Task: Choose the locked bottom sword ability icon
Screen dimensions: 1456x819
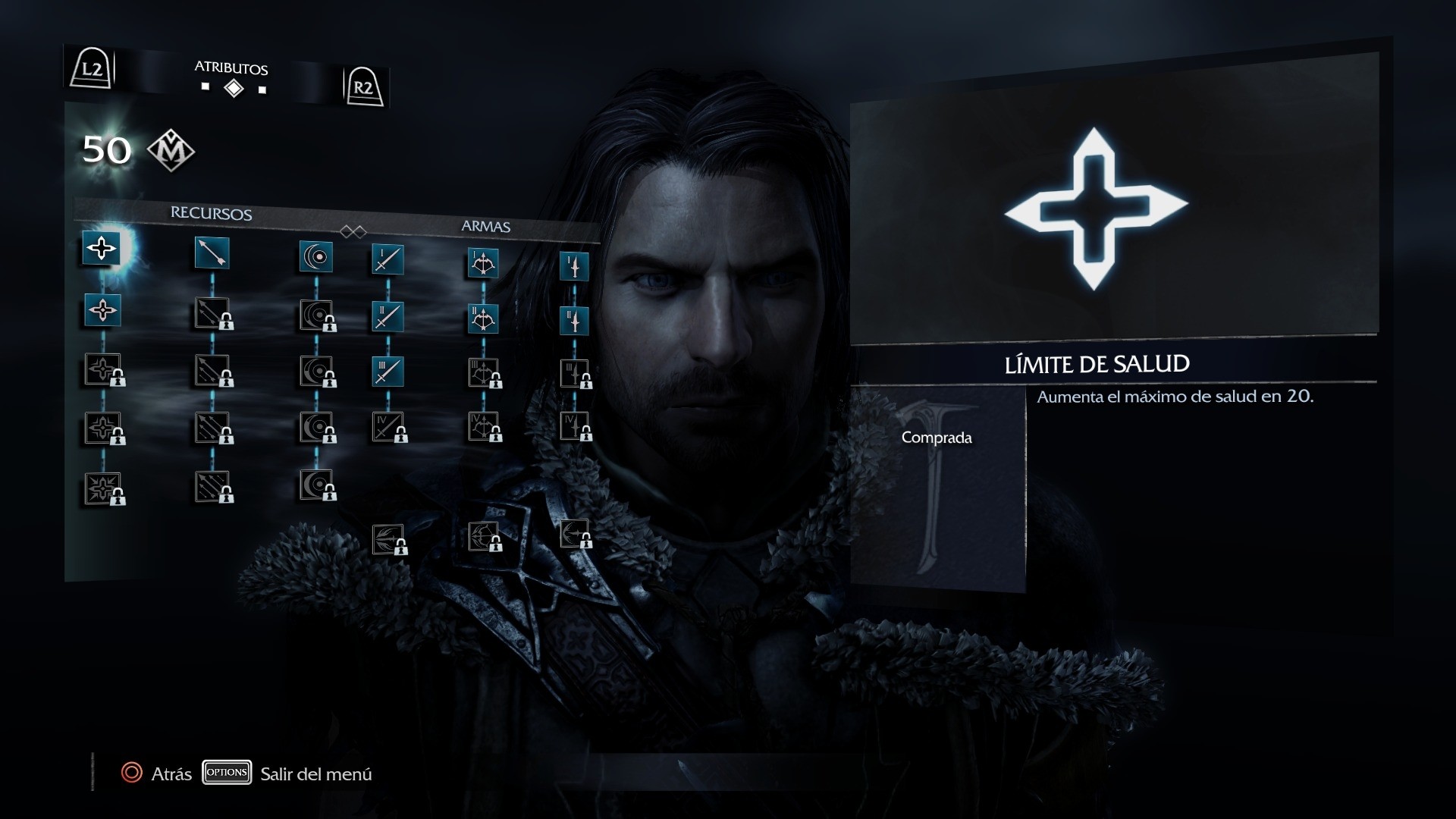Action: click(x=388, y=540)
